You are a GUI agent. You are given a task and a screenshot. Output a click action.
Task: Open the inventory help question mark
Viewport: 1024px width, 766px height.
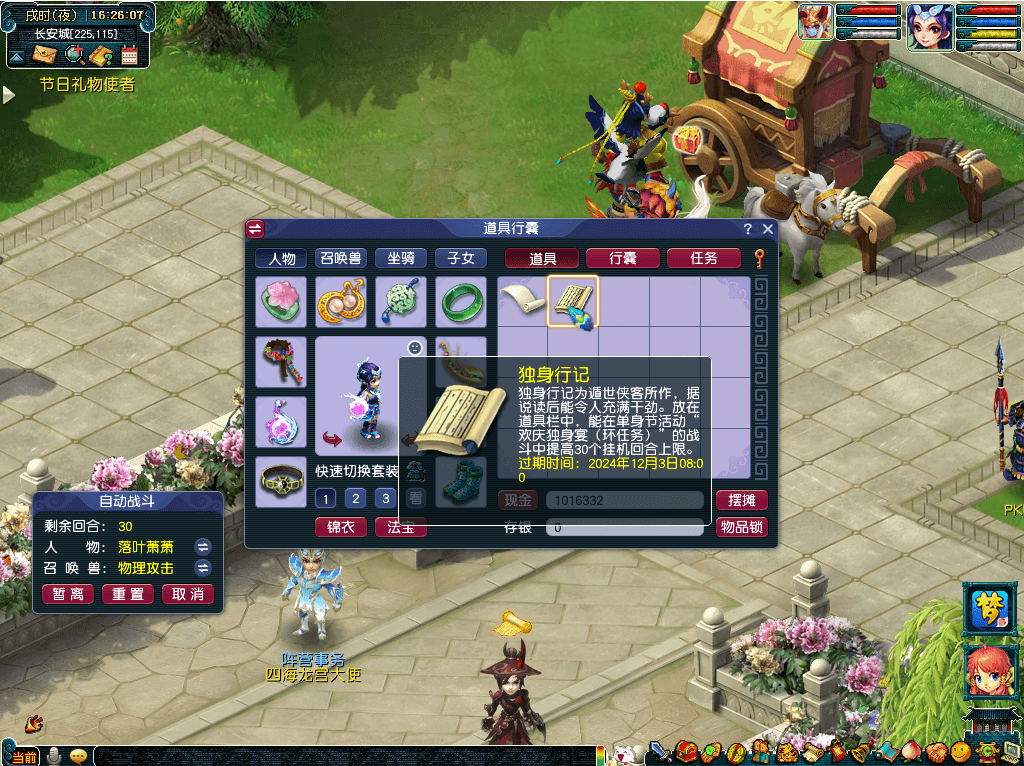pos(748,229)
